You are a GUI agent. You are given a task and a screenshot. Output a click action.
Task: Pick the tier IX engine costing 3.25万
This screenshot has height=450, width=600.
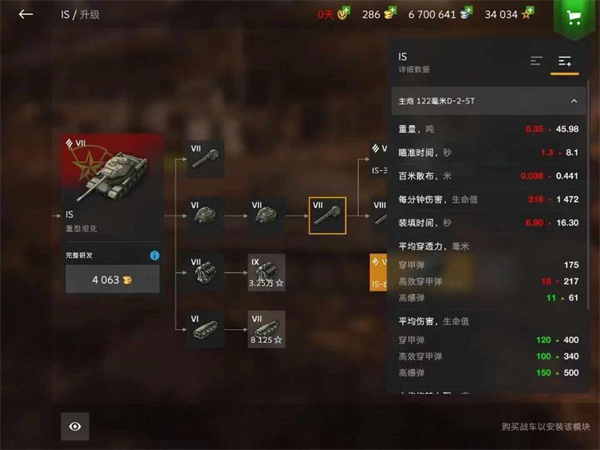266,272
